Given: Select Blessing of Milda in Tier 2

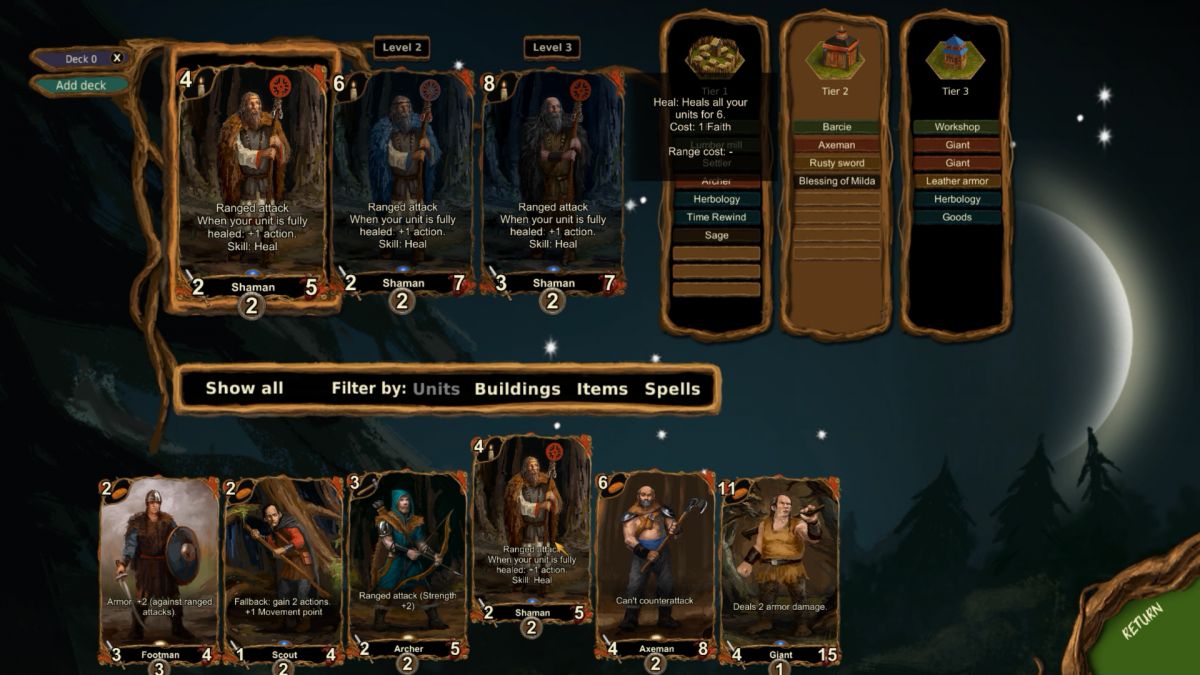Looking at the screenshot, I should coord(836,181).
